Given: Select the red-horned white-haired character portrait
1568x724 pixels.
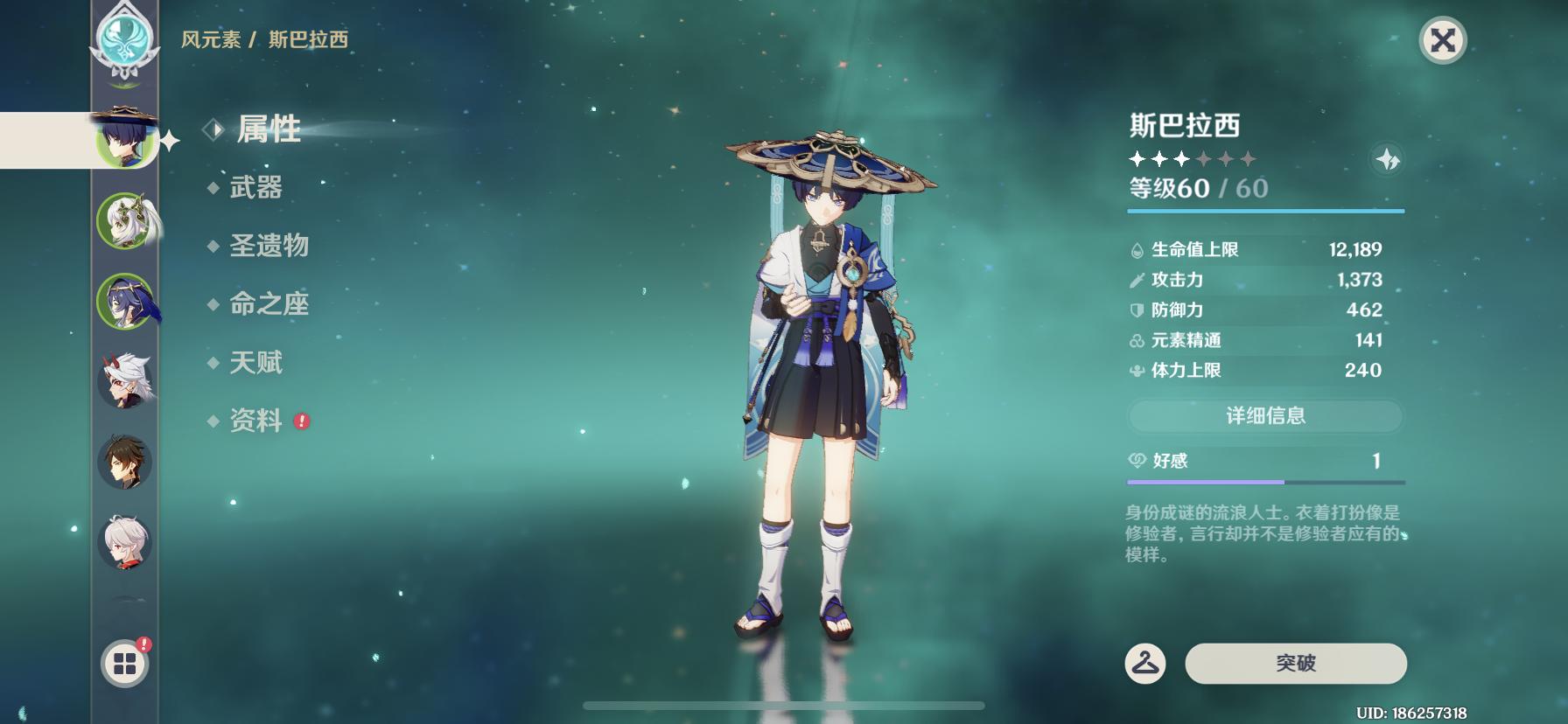Looking at the screenshot, I should tap(125, 382).
